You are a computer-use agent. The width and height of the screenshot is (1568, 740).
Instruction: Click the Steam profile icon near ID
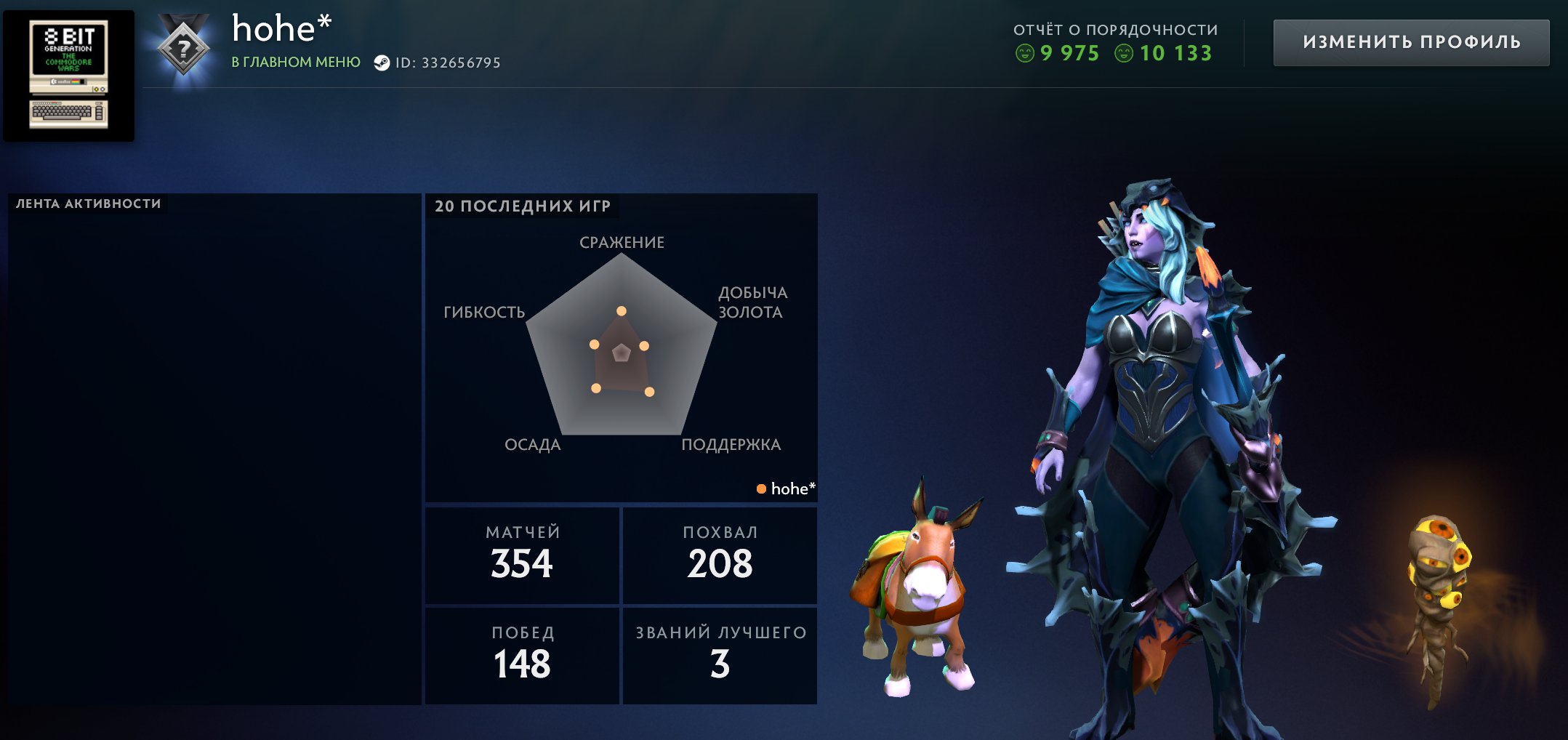coord(382,63)
